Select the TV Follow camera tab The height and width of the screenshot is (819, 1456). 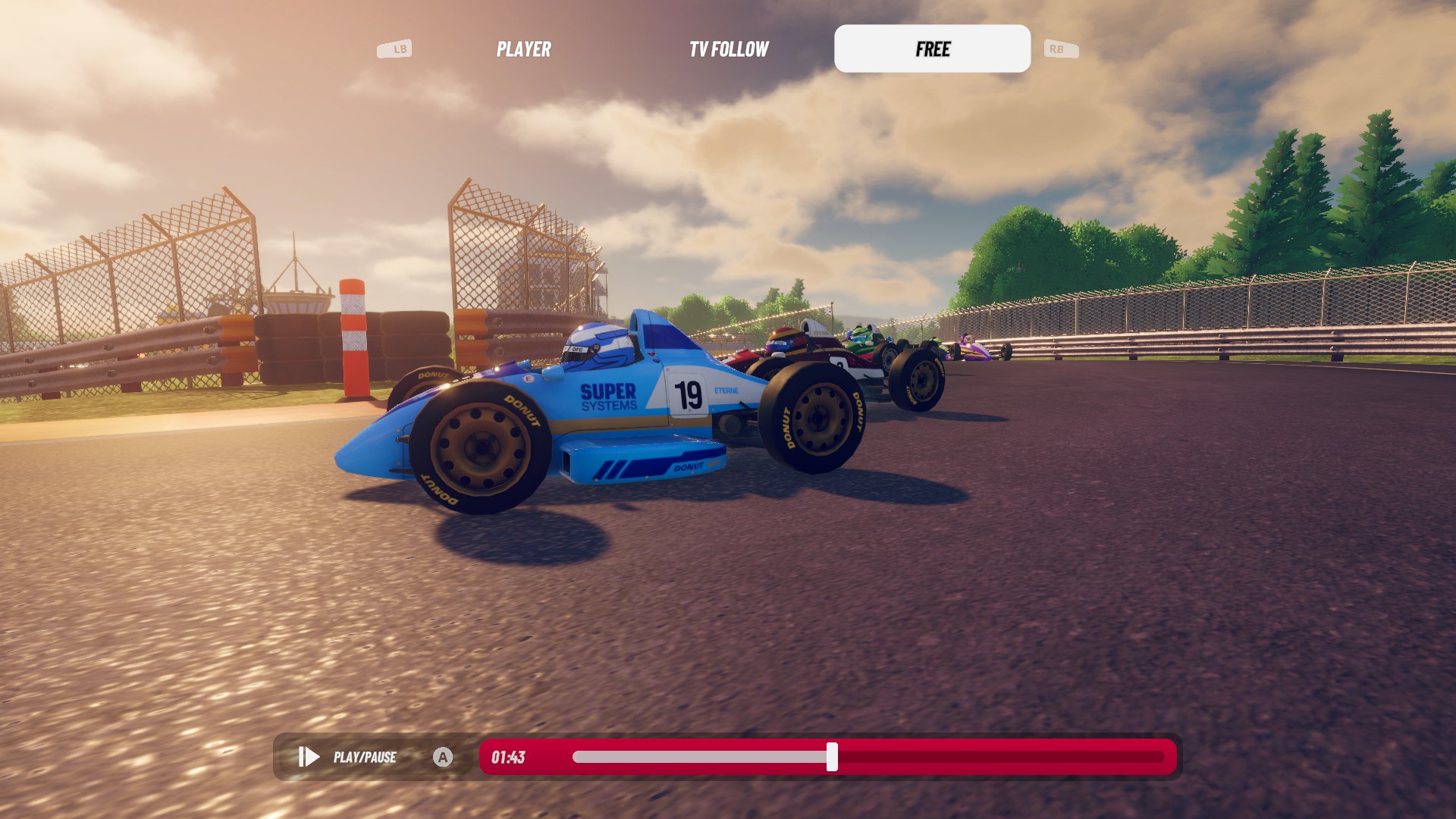pos(729,49)
